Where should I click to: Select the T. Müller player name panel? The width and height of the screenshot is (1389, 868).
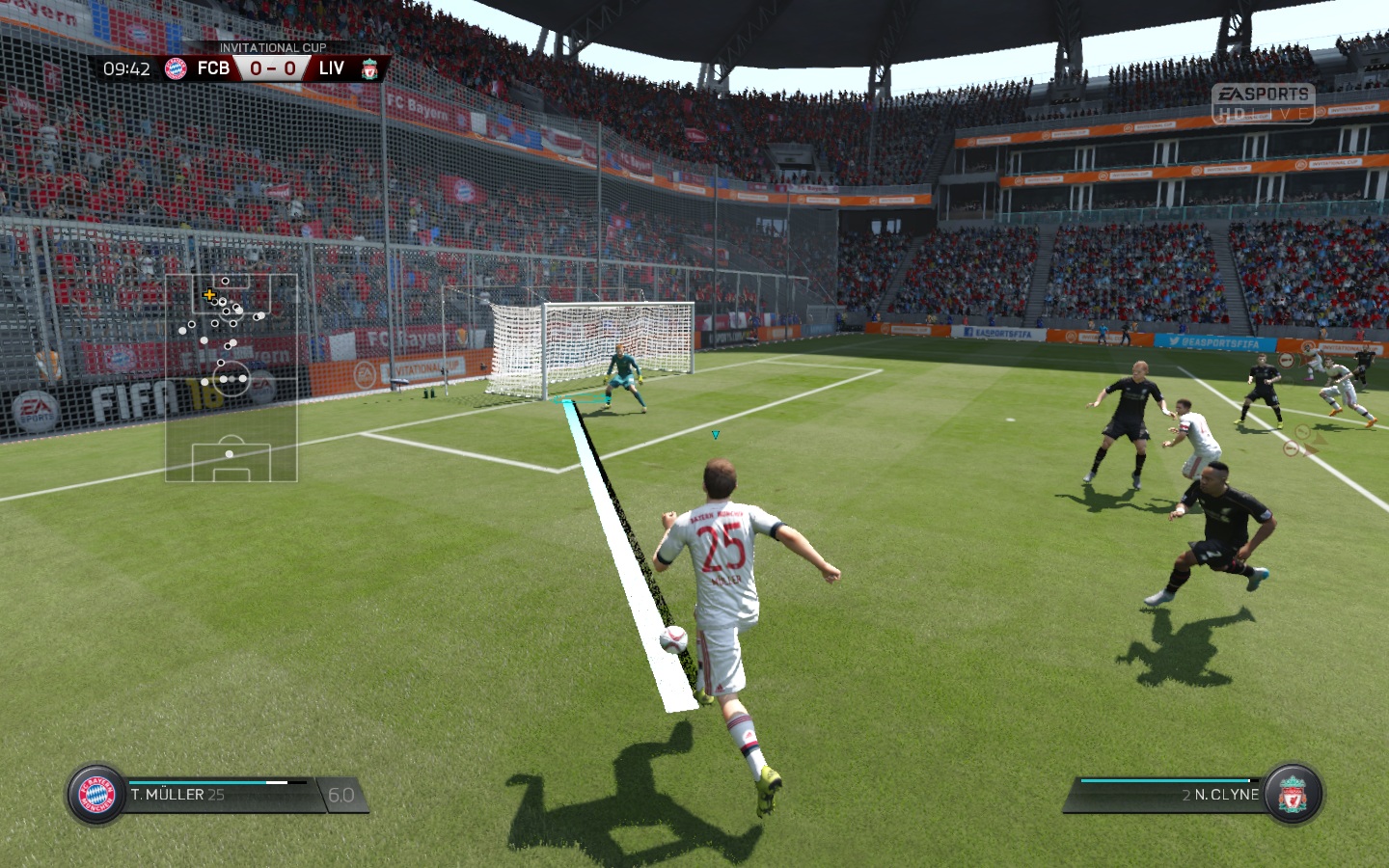coord(177,795)
